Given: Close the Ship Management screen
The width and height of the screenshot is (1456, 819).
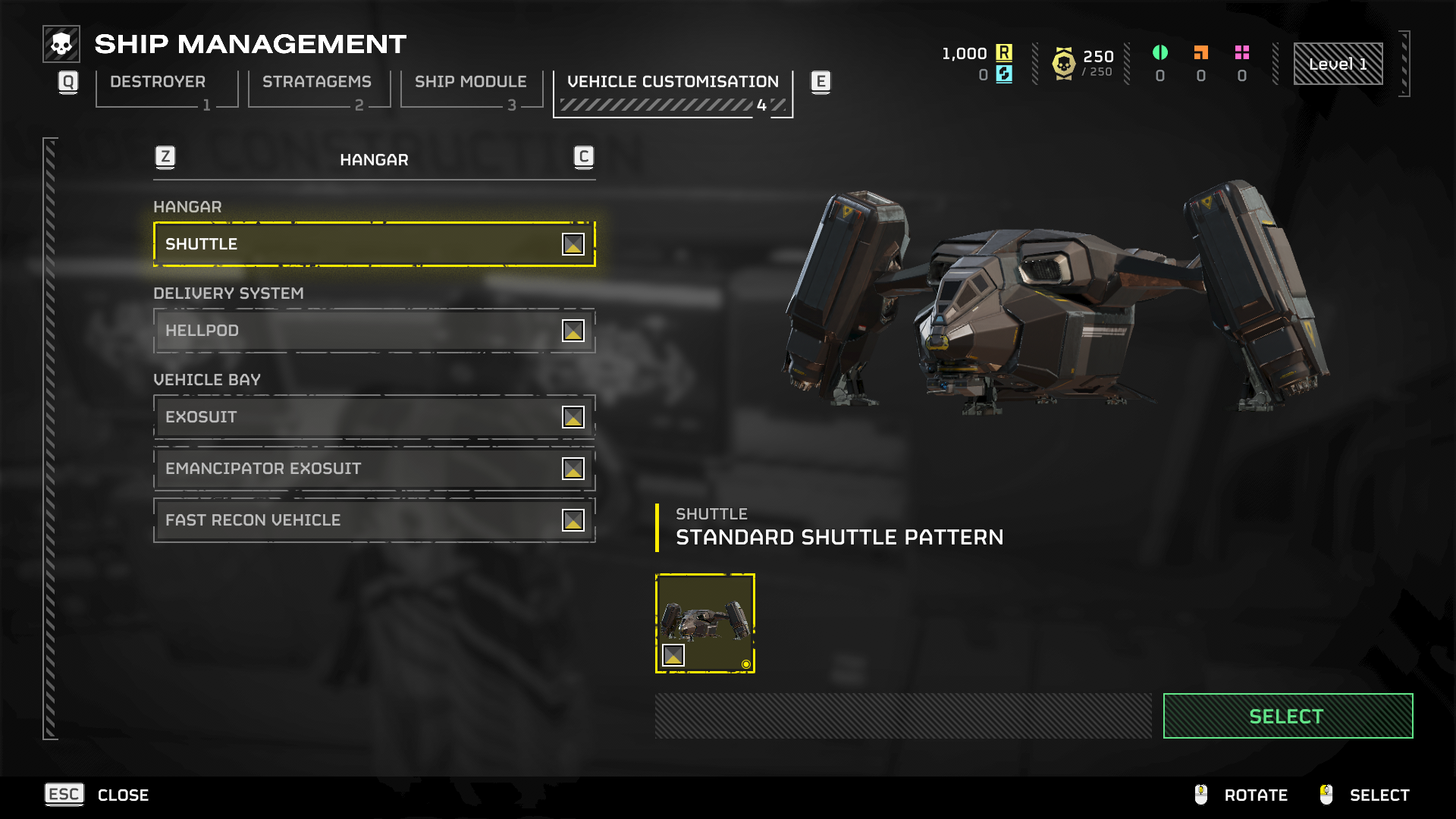Looking at the screenshot, I should (97, 795).
